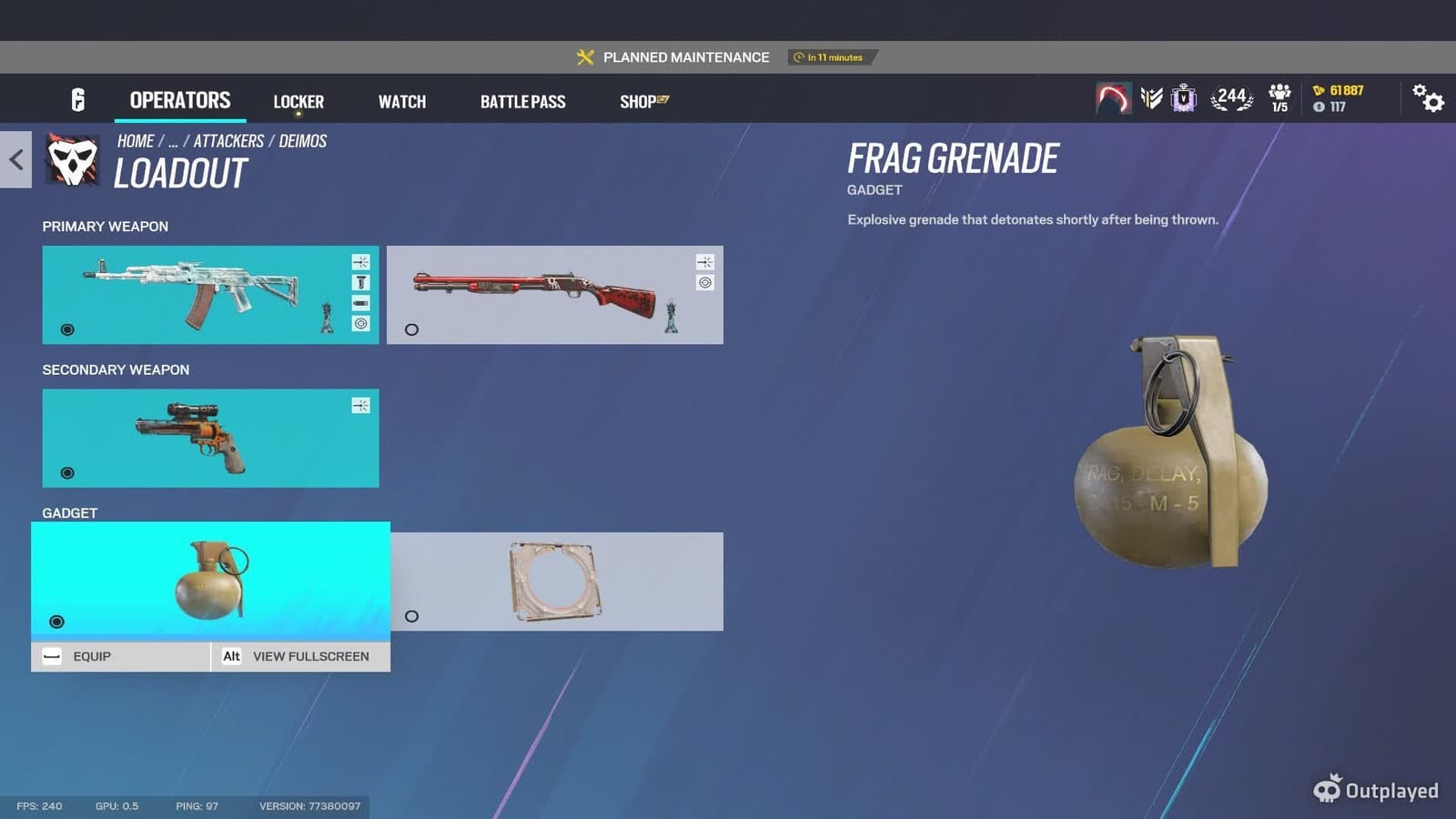Open attachments for the primary AK rifle
Image resolution: width=1456 pixels, height=819 pixels.
point(361,262)
